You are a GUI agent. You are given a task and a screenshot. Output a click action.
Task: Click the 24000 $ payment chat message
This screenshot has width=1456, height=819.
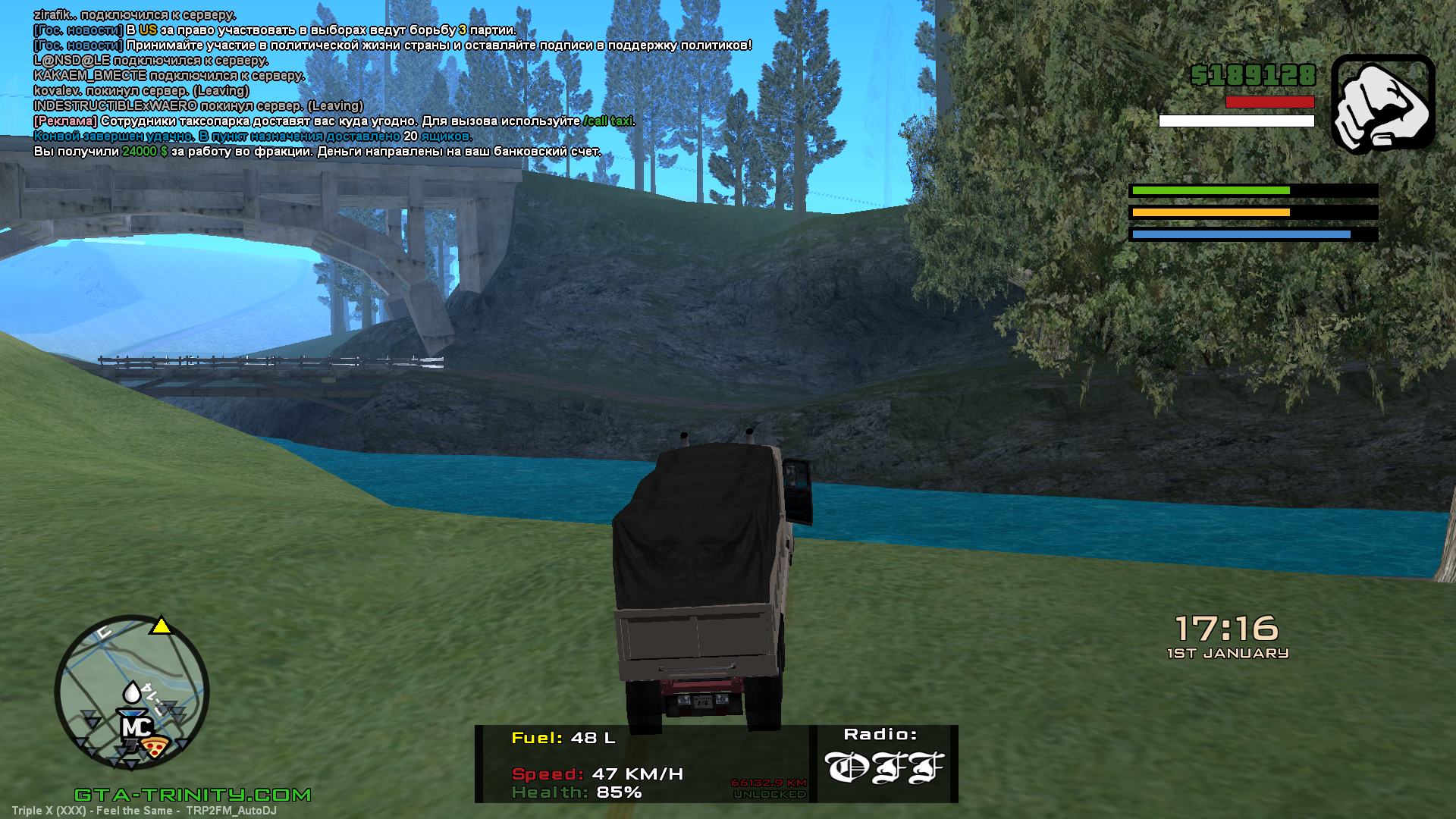point(317,152)
